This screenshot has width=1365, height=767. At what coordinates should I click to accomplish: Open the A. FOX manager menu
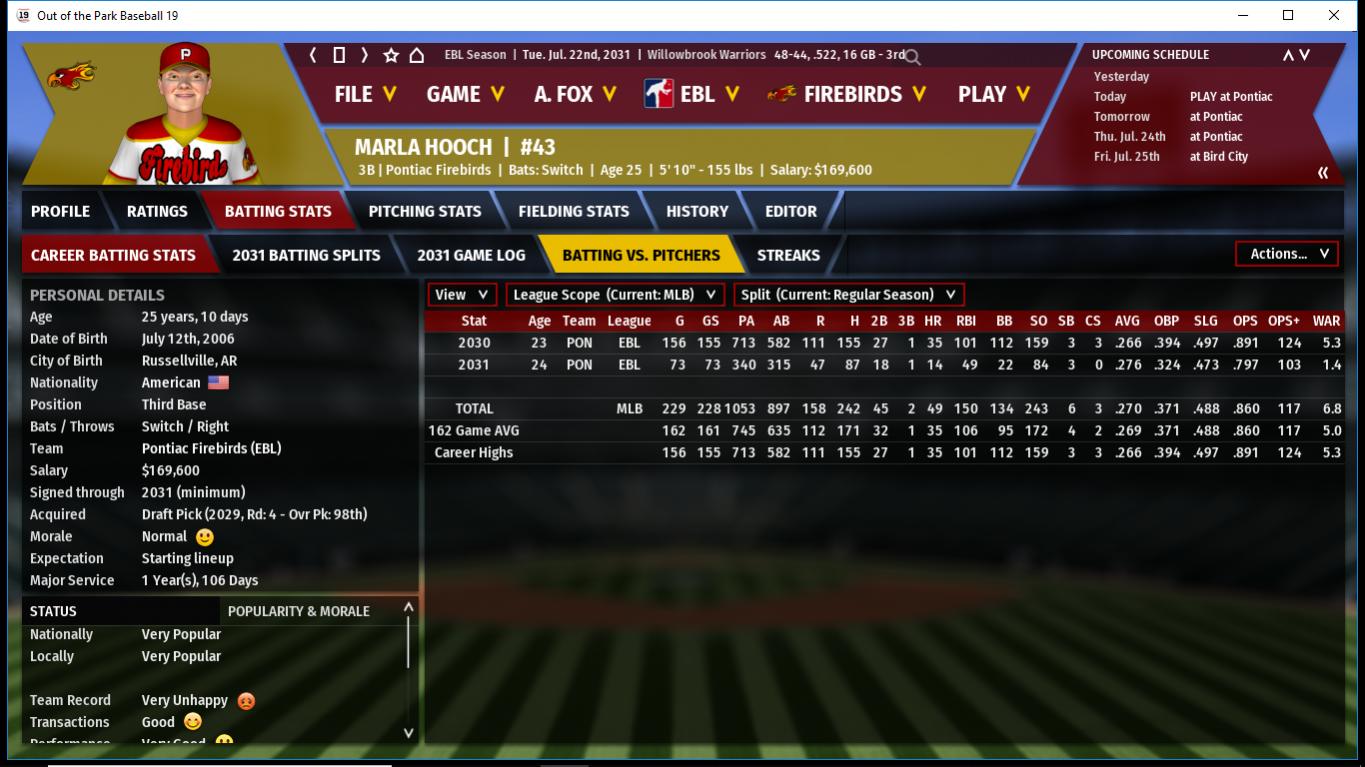[x=575, y=94]
